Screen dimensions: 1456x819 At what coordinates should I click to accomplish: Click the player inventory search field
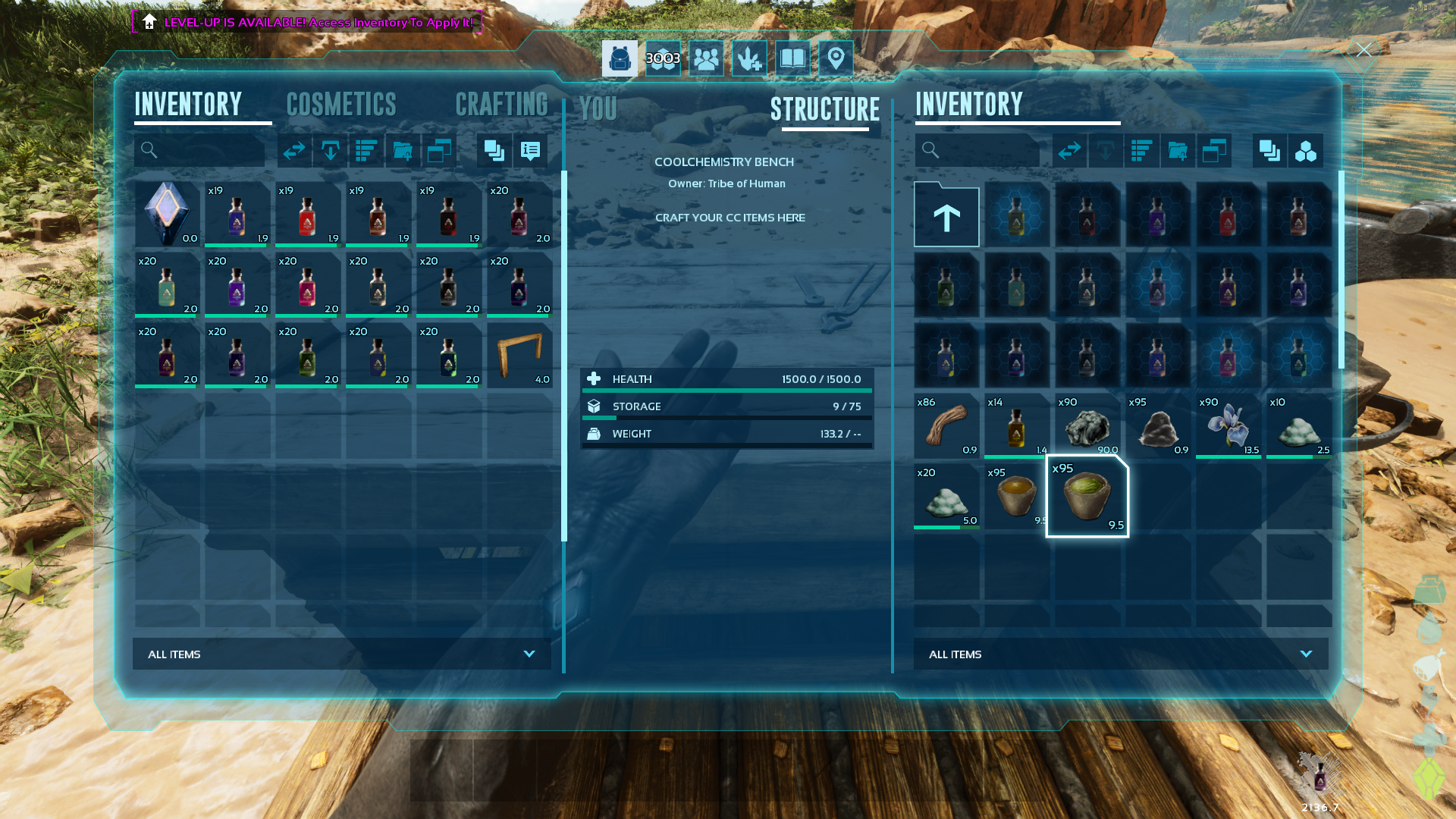[206, 151]
